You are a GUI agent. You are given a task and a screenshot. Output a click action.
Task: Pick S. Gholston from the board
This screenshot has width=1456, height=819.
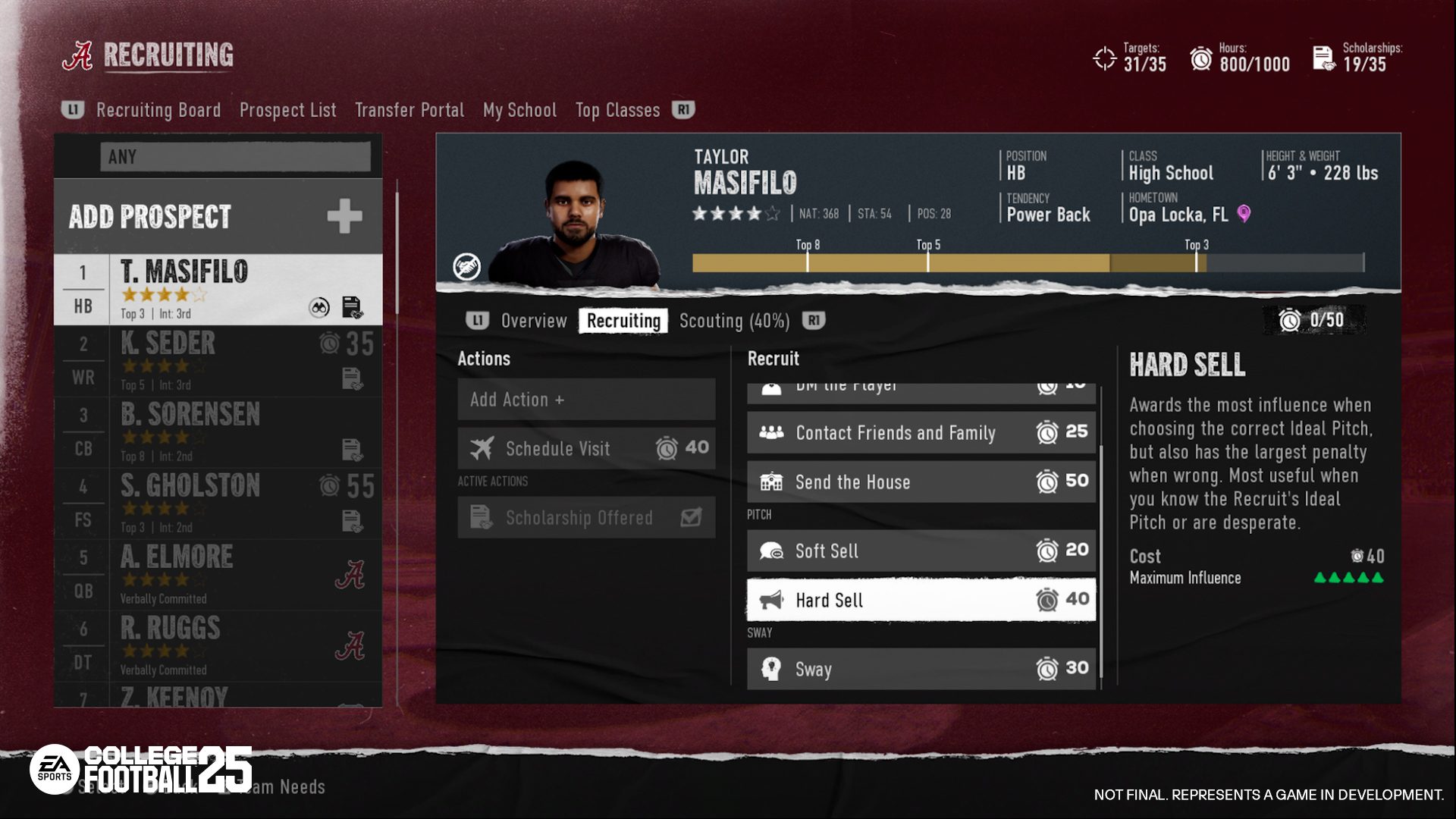point(218,504)
